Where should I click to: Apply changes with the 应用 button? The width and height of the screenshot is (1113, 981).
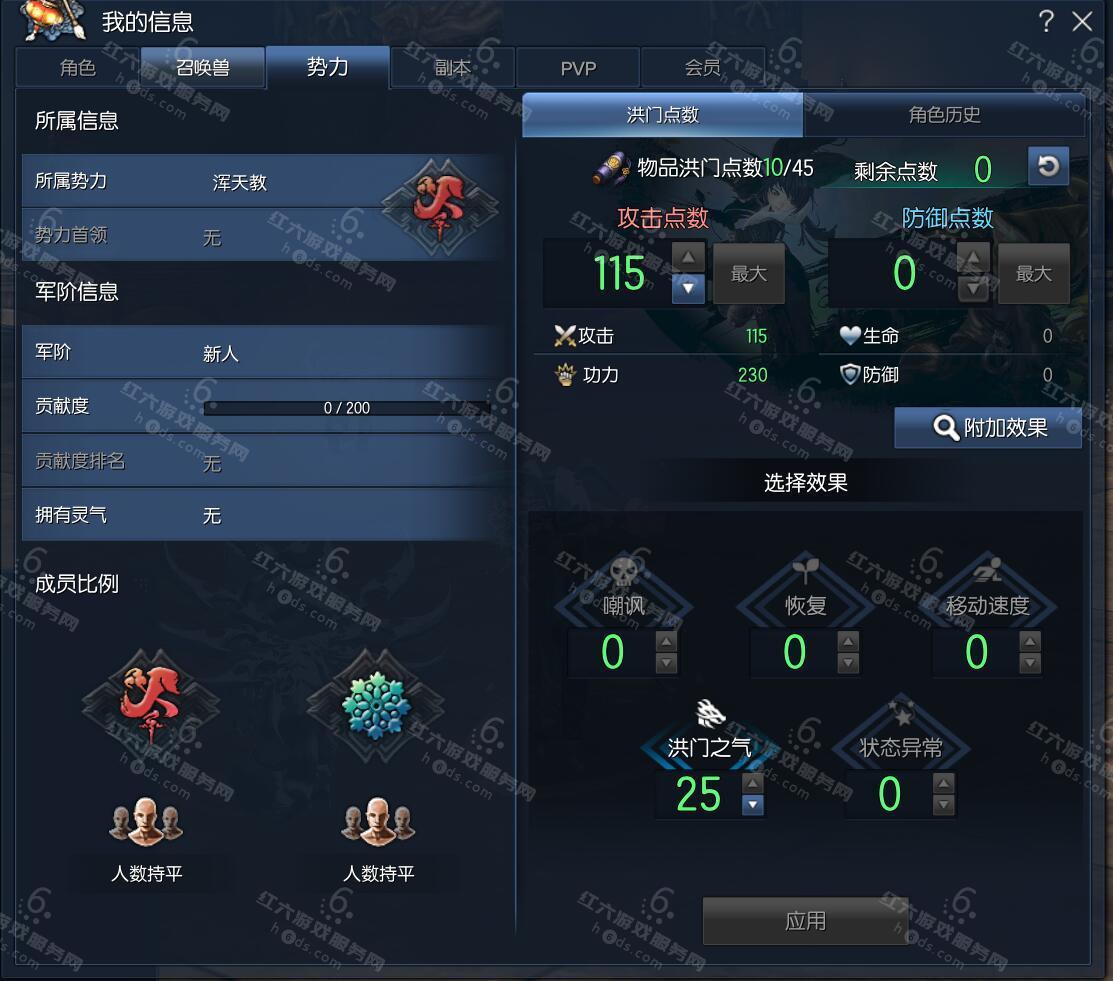pos(805,921)
